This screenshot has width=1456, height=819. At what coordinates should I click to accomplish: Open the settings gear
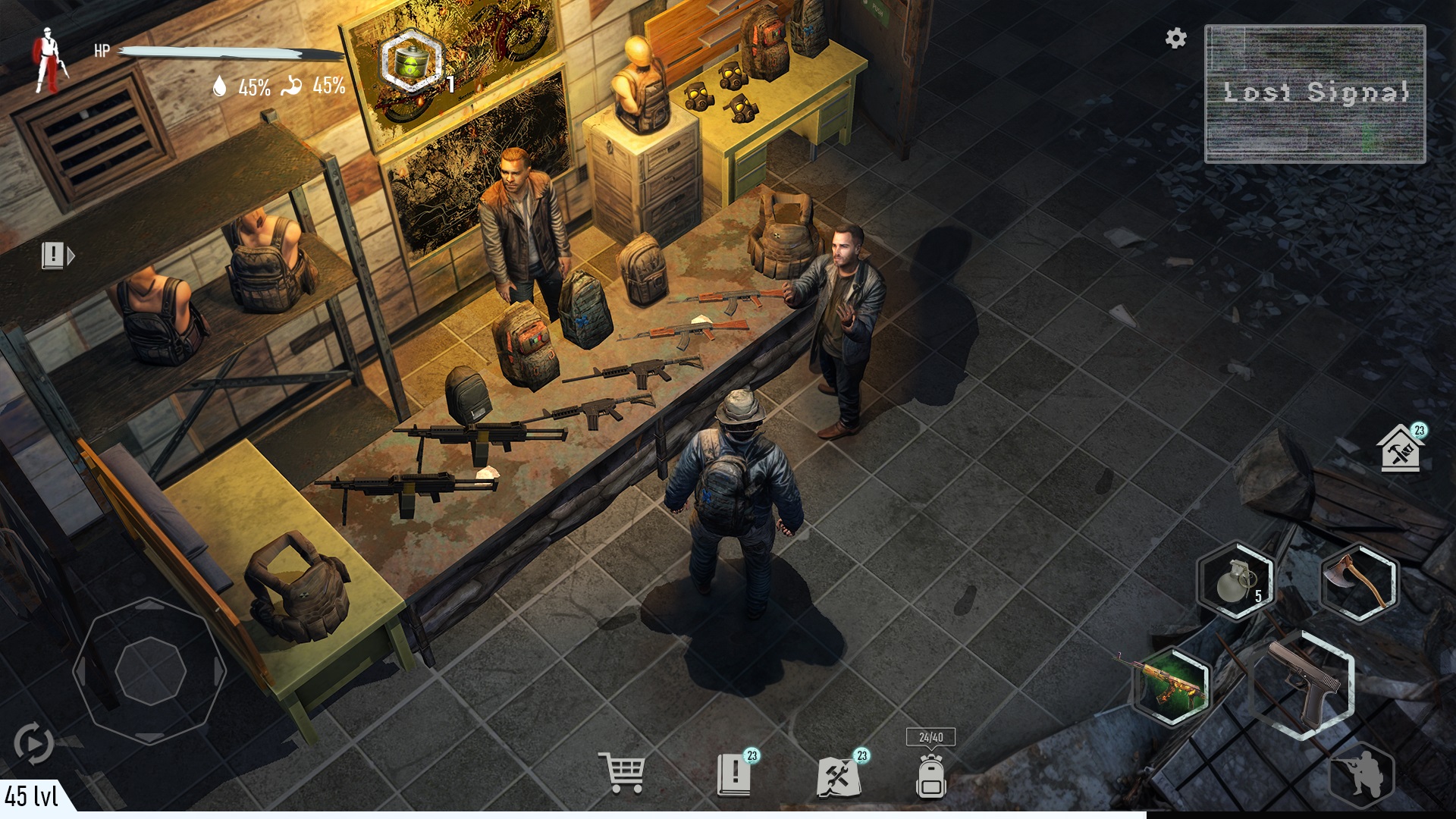[x=1175, y=38]
